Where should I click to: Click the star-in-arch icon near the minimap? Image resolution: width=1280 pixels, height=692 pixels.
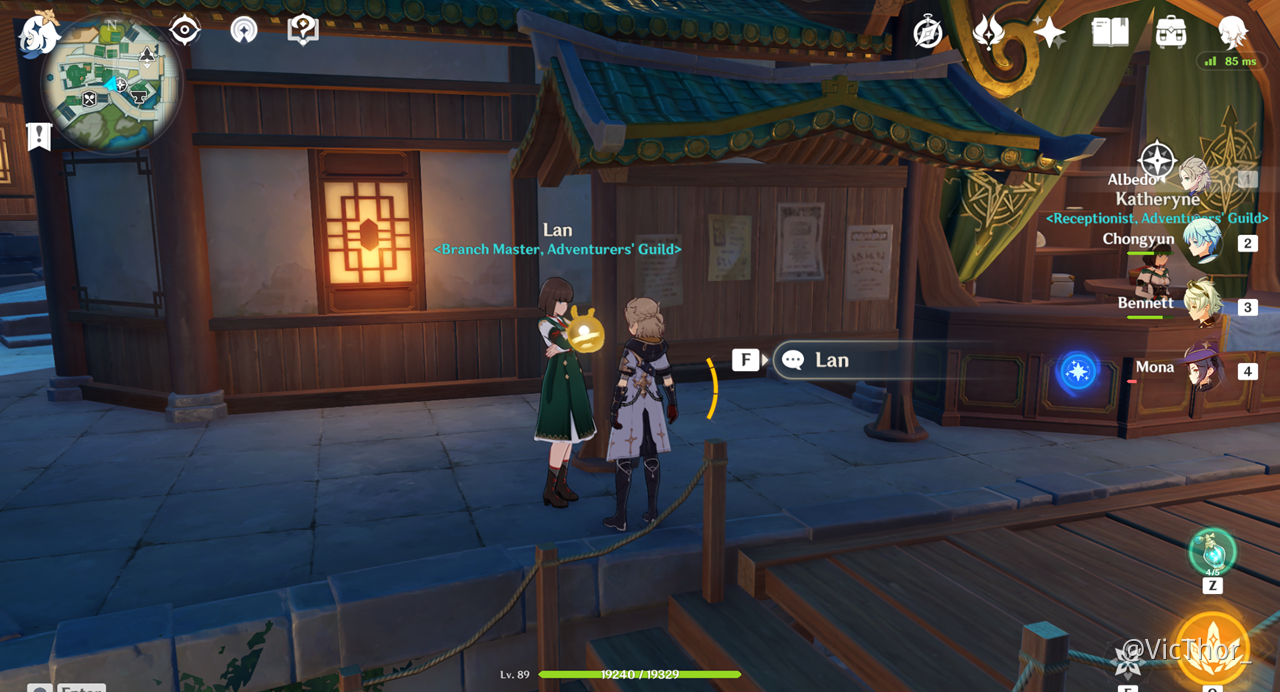coord(243,30)
